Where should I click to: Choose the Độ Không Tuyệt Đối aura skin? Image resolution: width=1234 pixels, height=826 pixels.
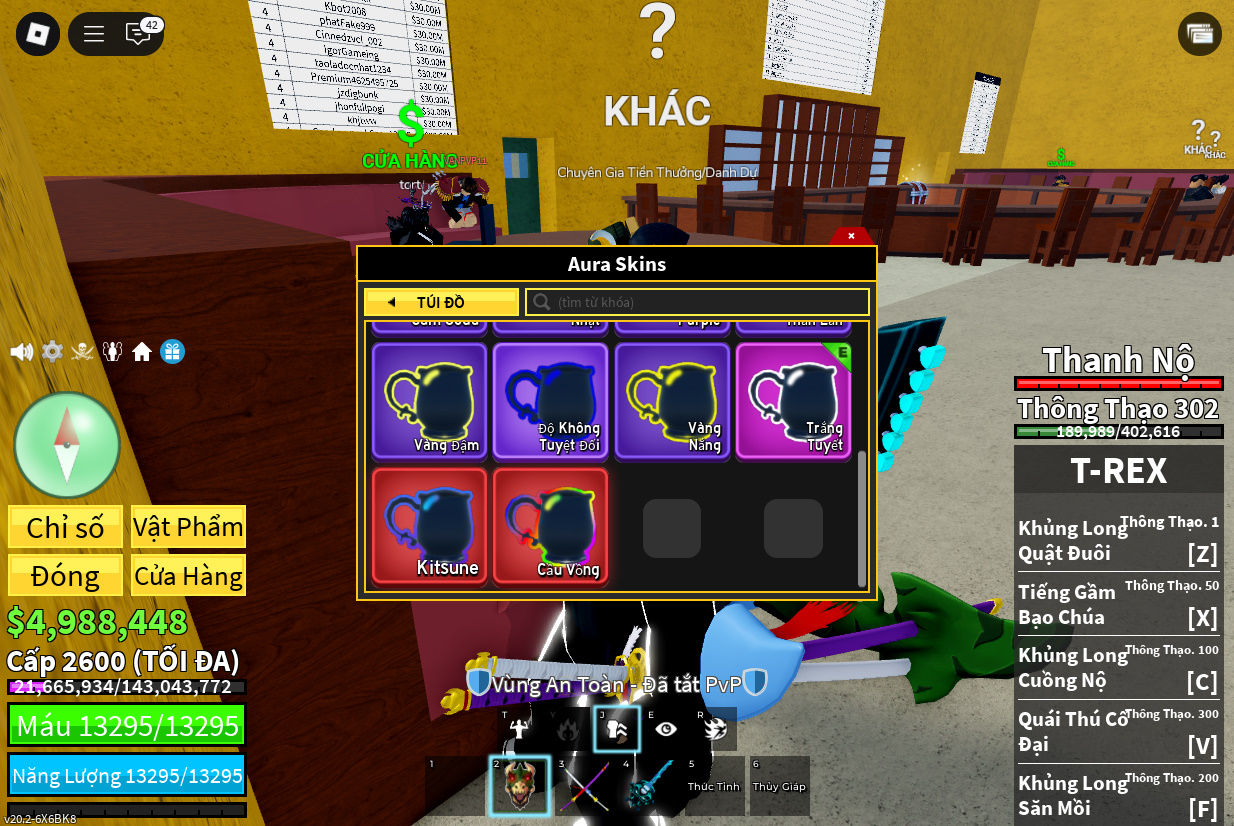550,400
